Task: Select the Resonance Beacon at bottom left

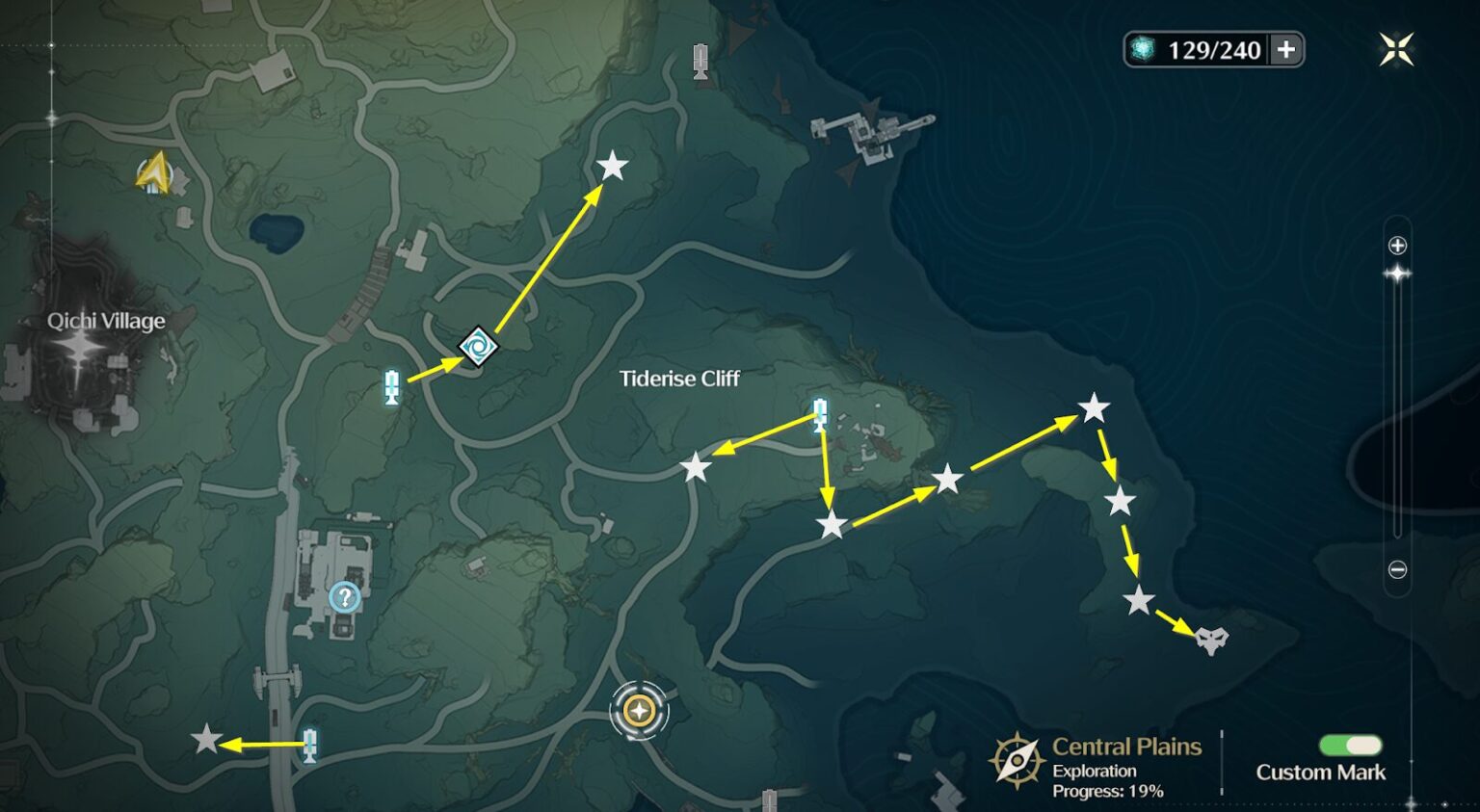Action: click(308, 746)
